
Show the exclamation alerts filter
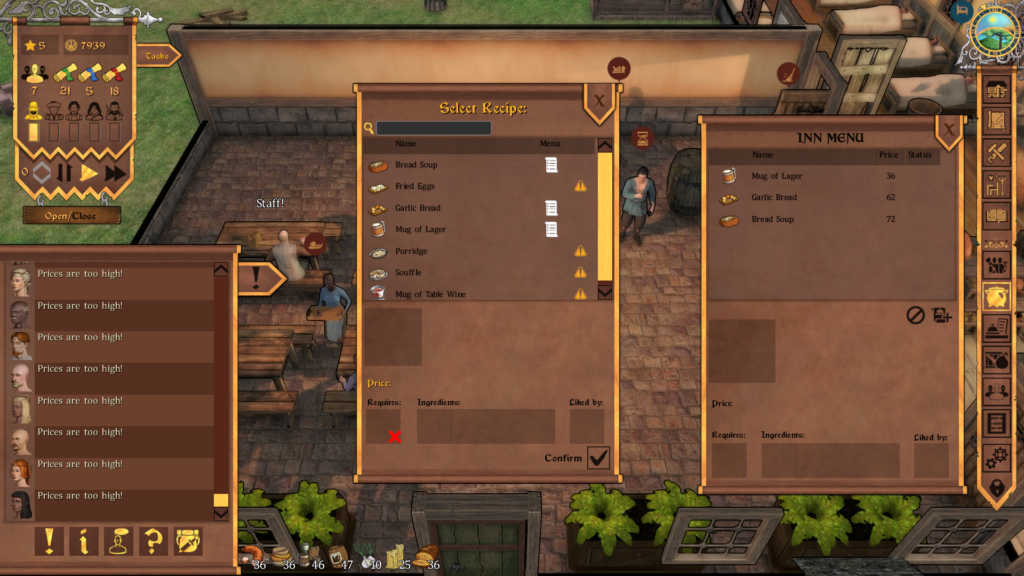pyautogui.click(x=48, y=541)
